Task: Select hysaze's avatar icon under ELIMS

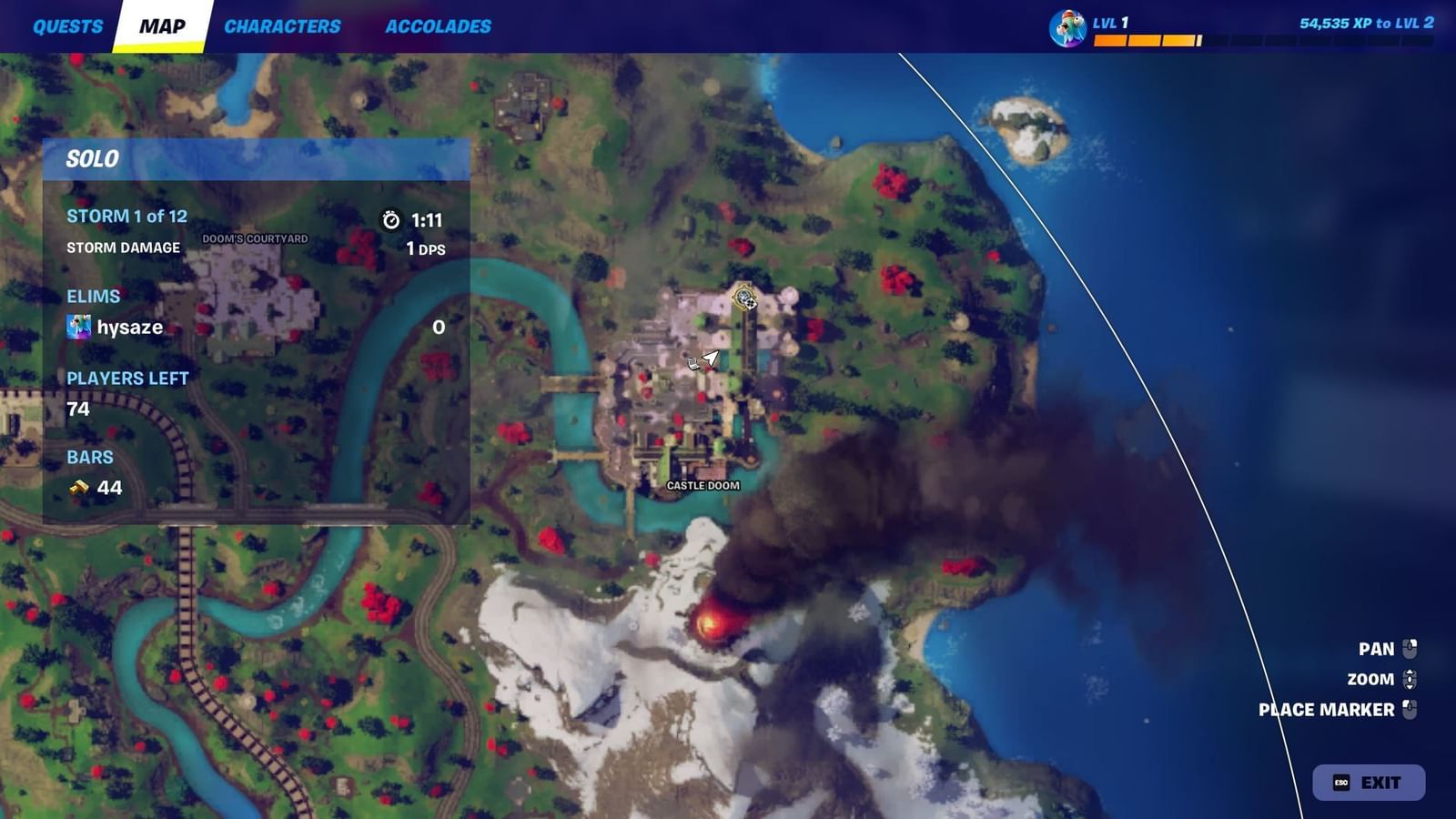Action: [x=76, y=326]
